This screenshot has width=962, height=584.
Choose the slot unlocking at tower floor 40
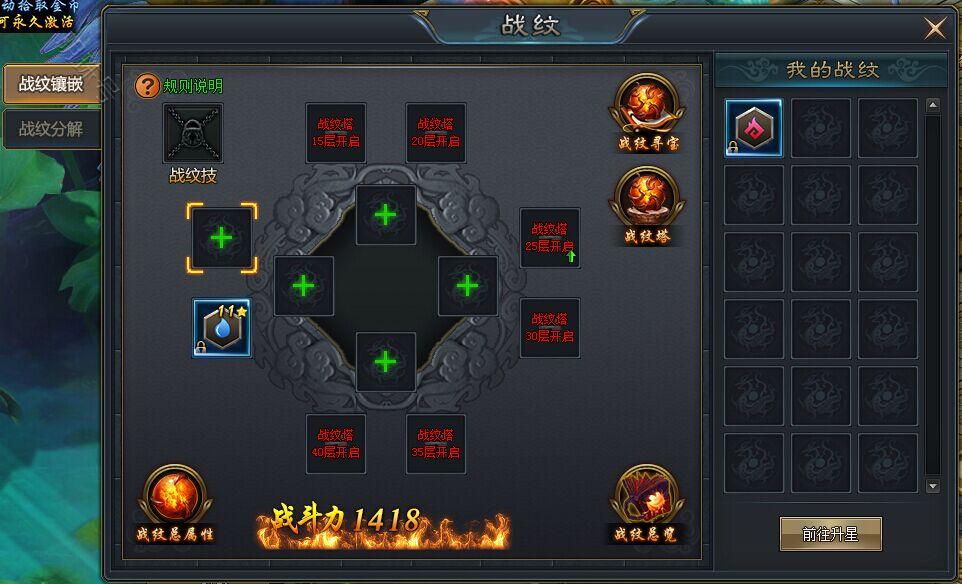(x=336, y=443)
